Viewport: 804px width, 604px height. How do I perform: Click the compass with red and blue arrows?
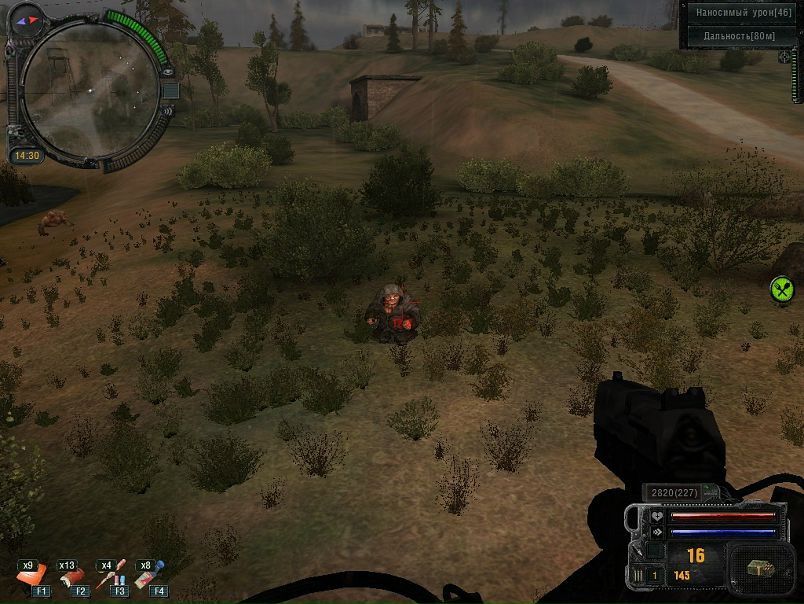point(27,16)
